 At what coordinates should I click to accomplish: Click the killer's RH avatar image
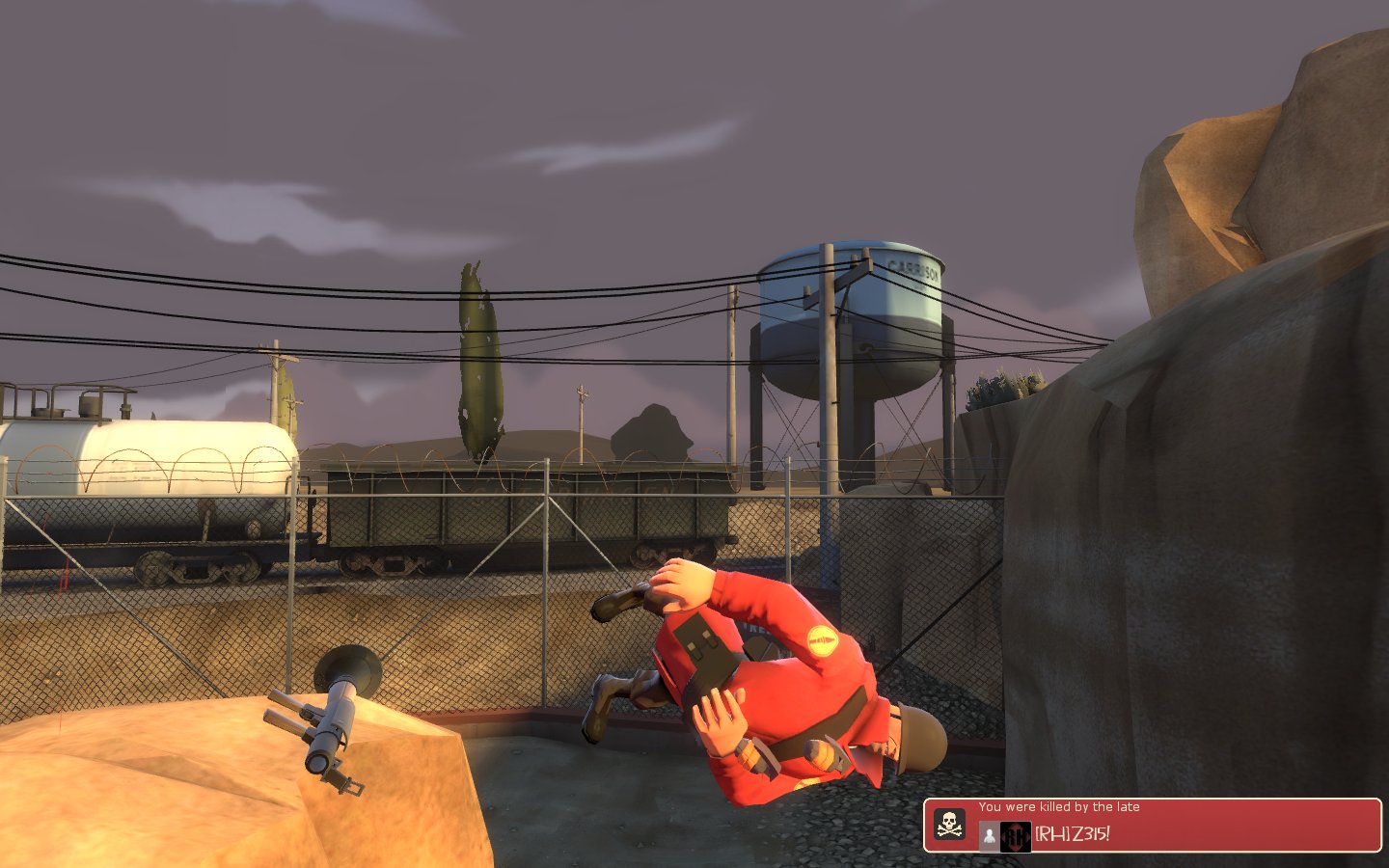click(1015, 836)
